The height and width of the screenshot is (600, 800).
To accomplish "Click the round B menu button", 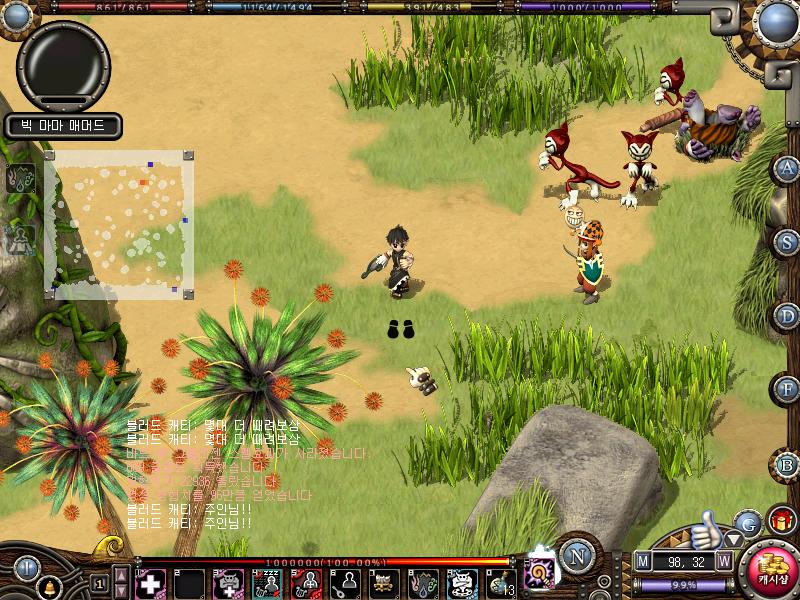I will (x=787, y=463).
